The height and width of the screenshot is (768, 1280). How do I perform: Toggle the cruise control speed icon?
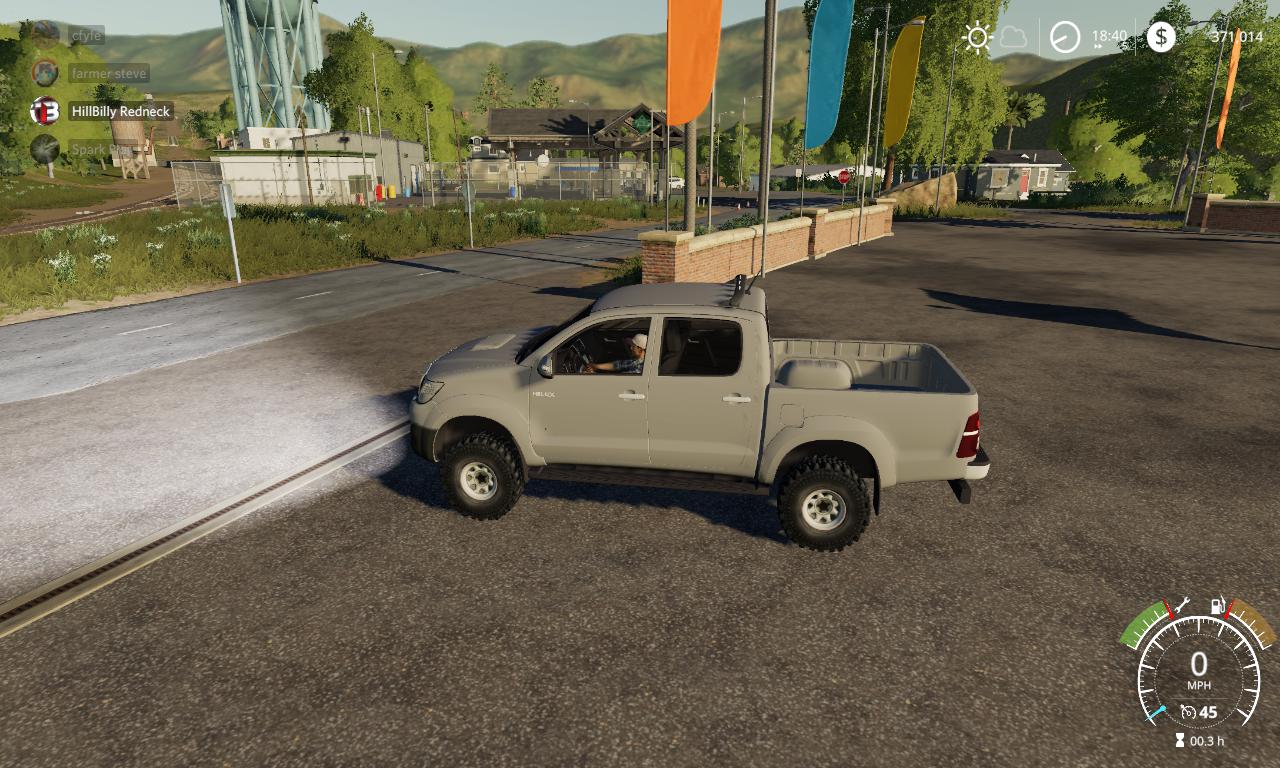pos(1188,712)
